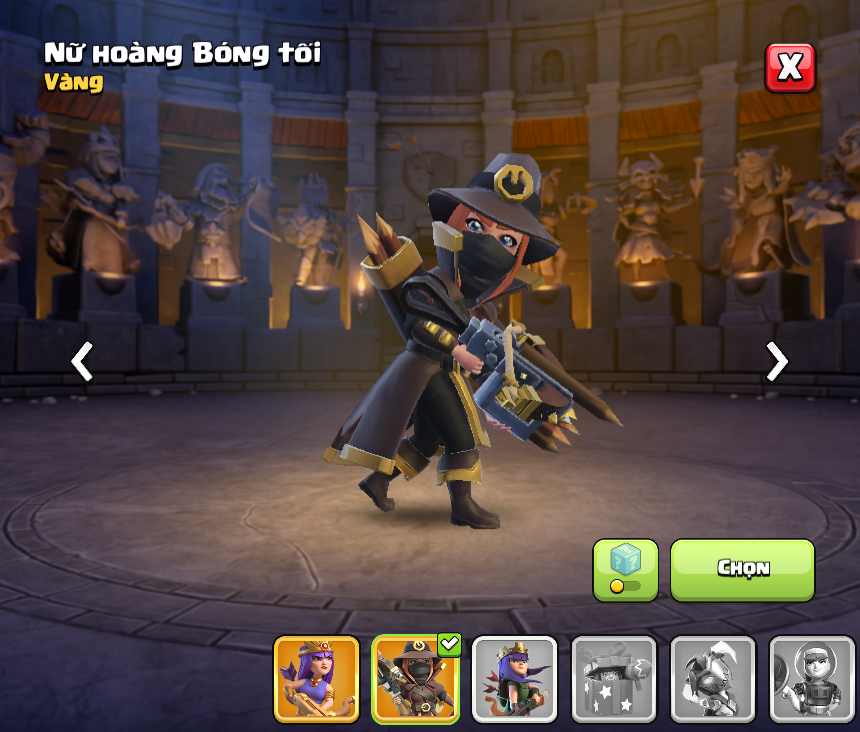Close the hero skin preview screen
This screenshot has width=860, height=732.
tap(790, 67)
